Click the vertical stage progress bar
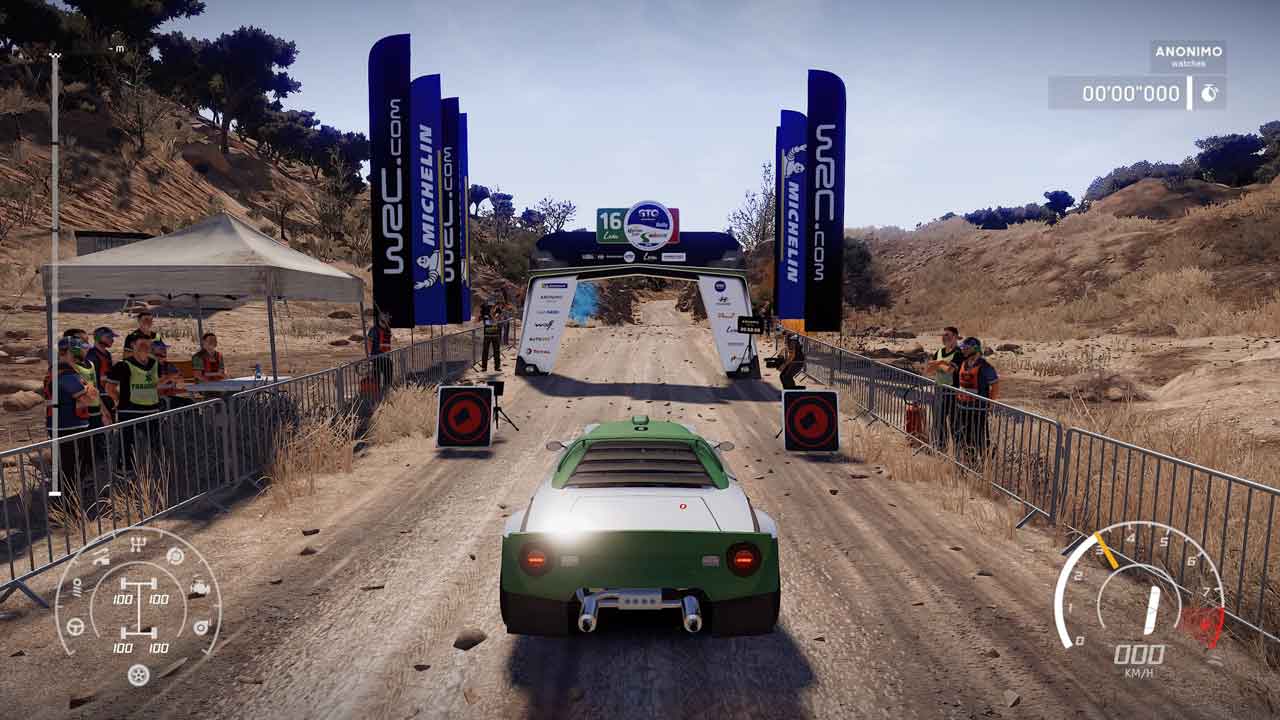 coord(54,272)
